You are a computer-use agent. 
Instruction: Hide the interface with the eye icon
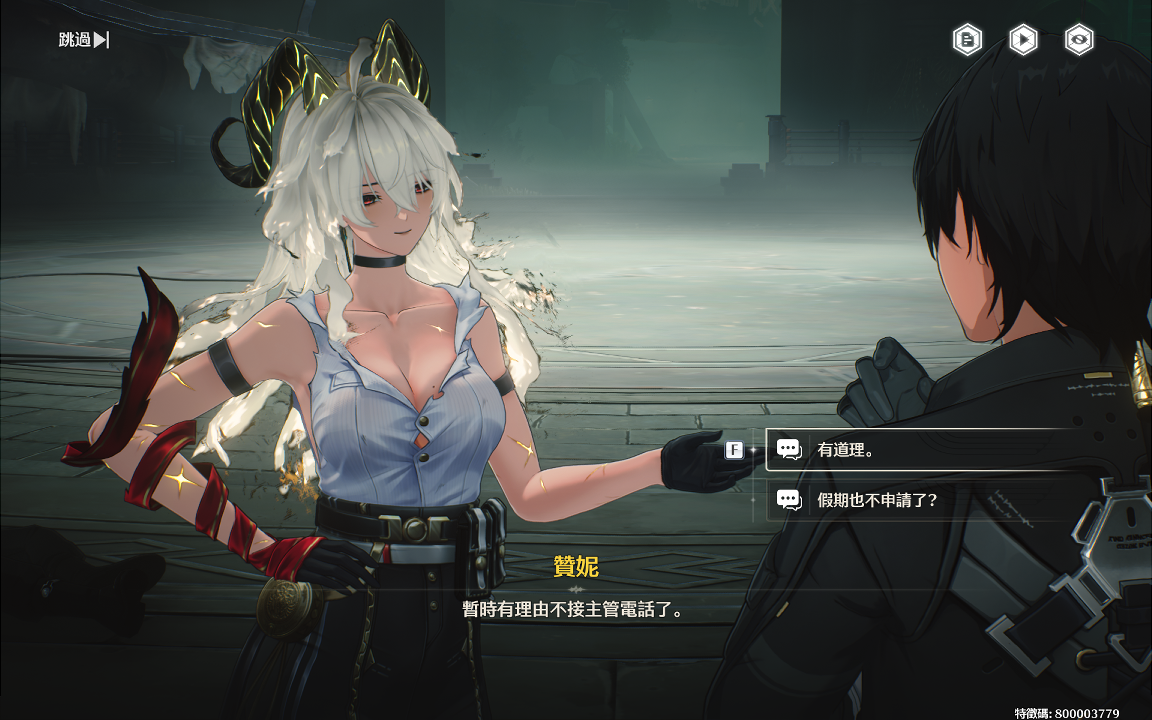[x=1079, y=40]
